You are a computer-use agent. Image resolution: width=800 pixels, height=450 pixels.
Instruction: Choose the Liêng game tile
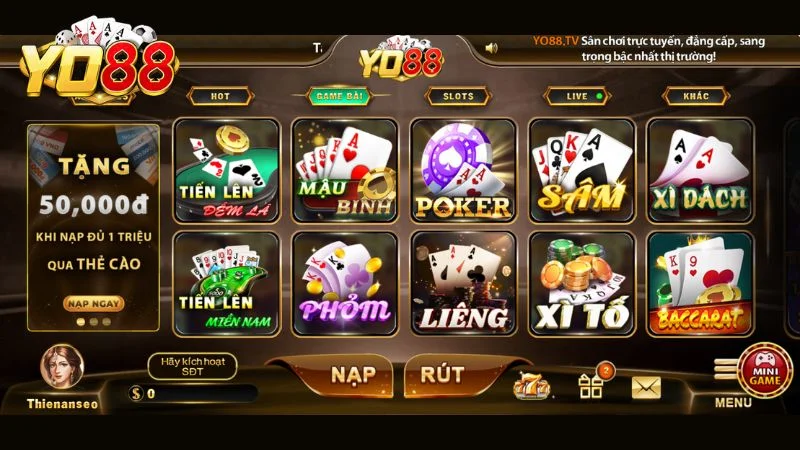[x=463, y=284]
